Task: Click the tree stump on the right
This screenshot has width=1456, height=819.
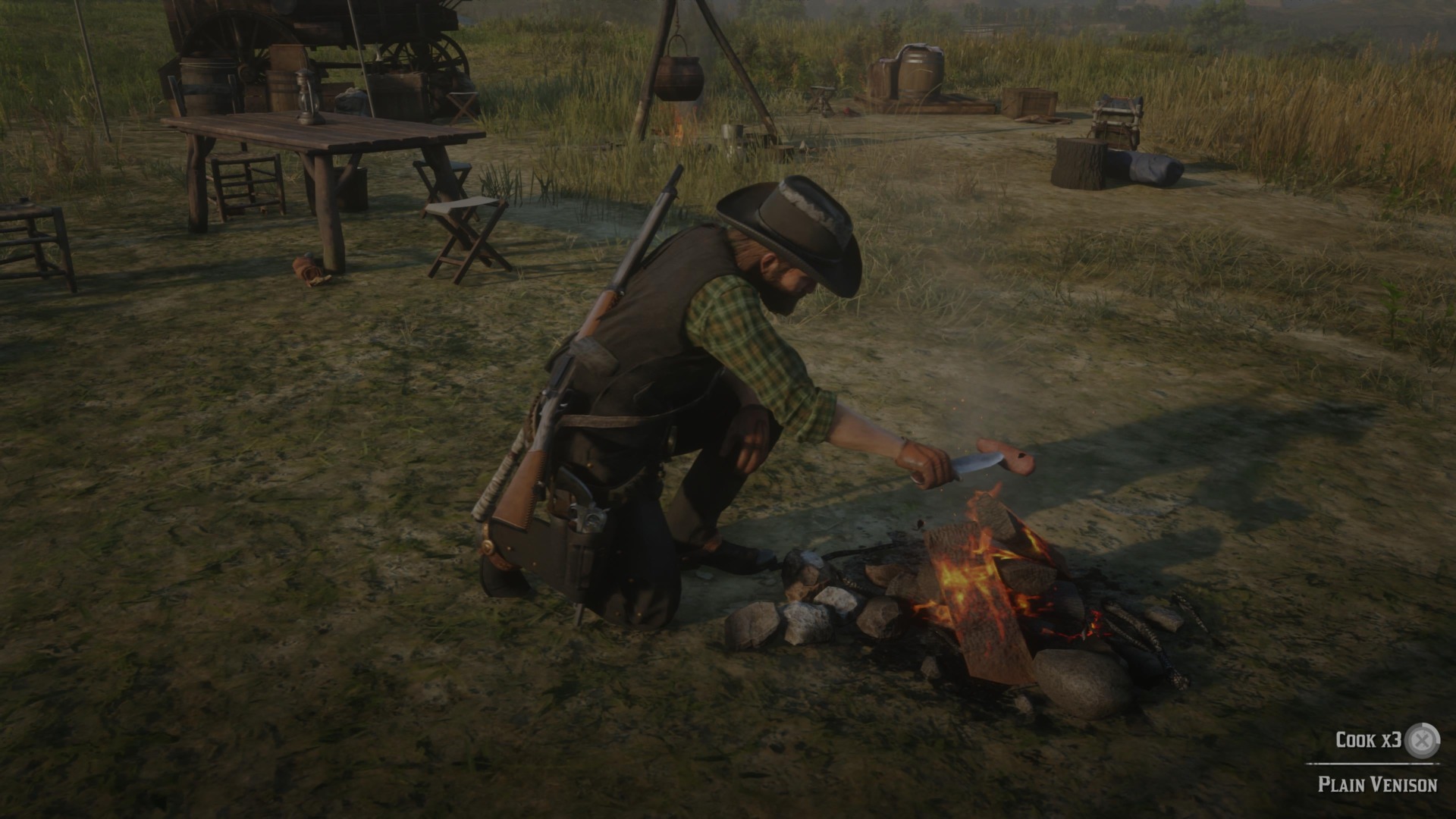Action: (x=1077, y=163)
